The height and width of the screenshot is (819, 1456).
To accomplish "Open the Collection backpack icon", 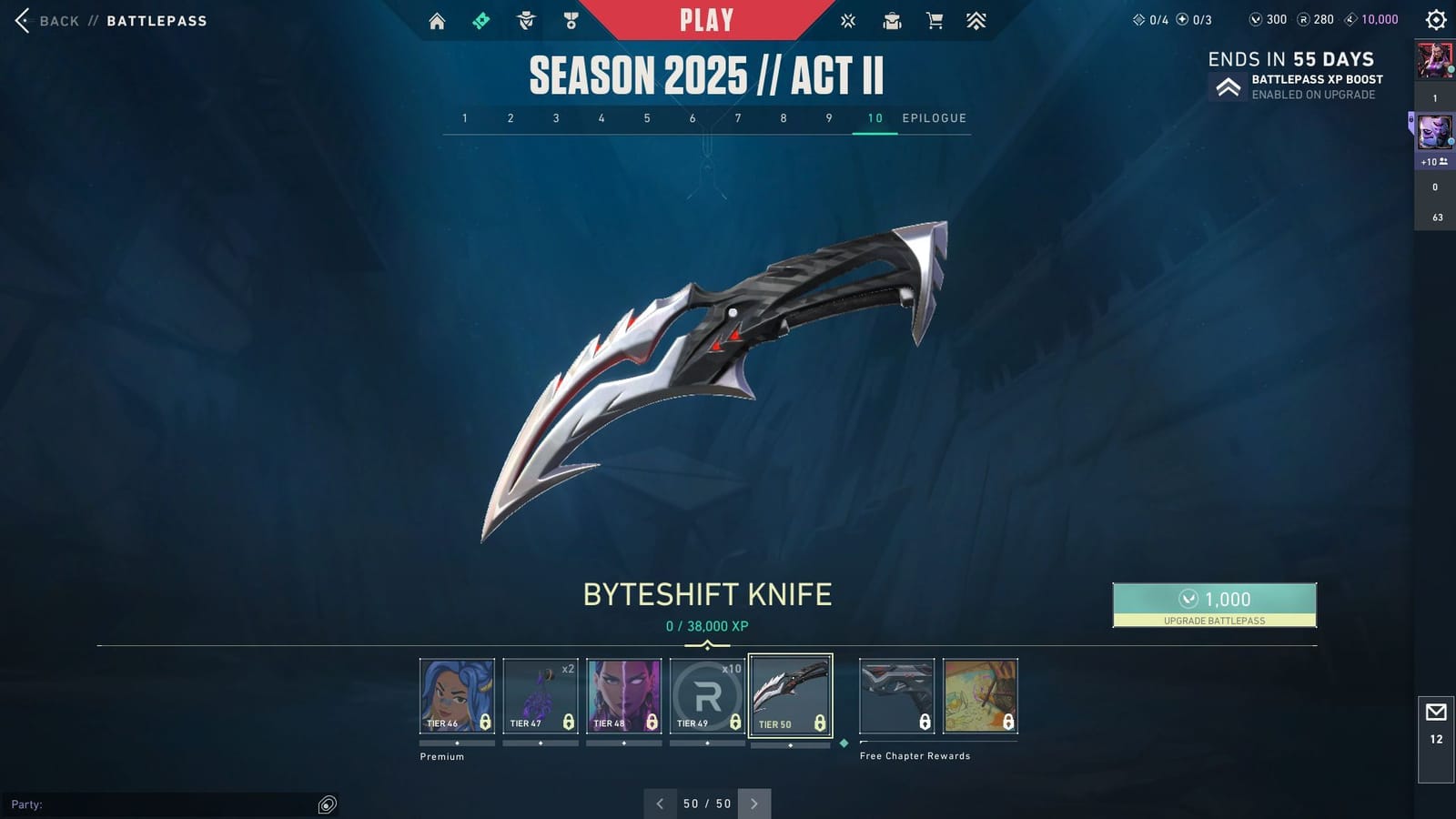I will (x=892, y=19).
